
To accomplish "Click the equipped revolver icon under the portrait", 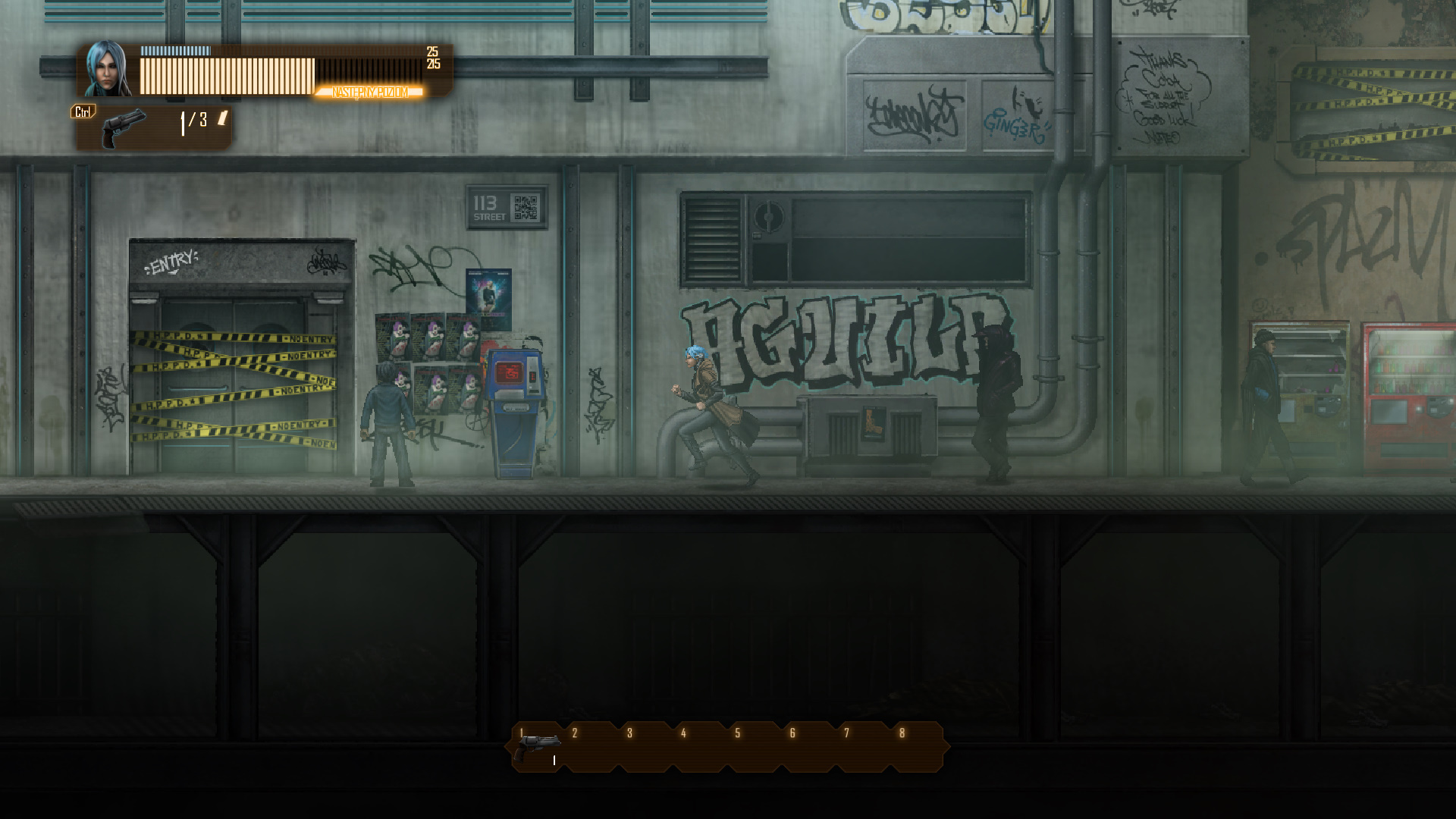I will pyautogui.click(x=124, y=128).
